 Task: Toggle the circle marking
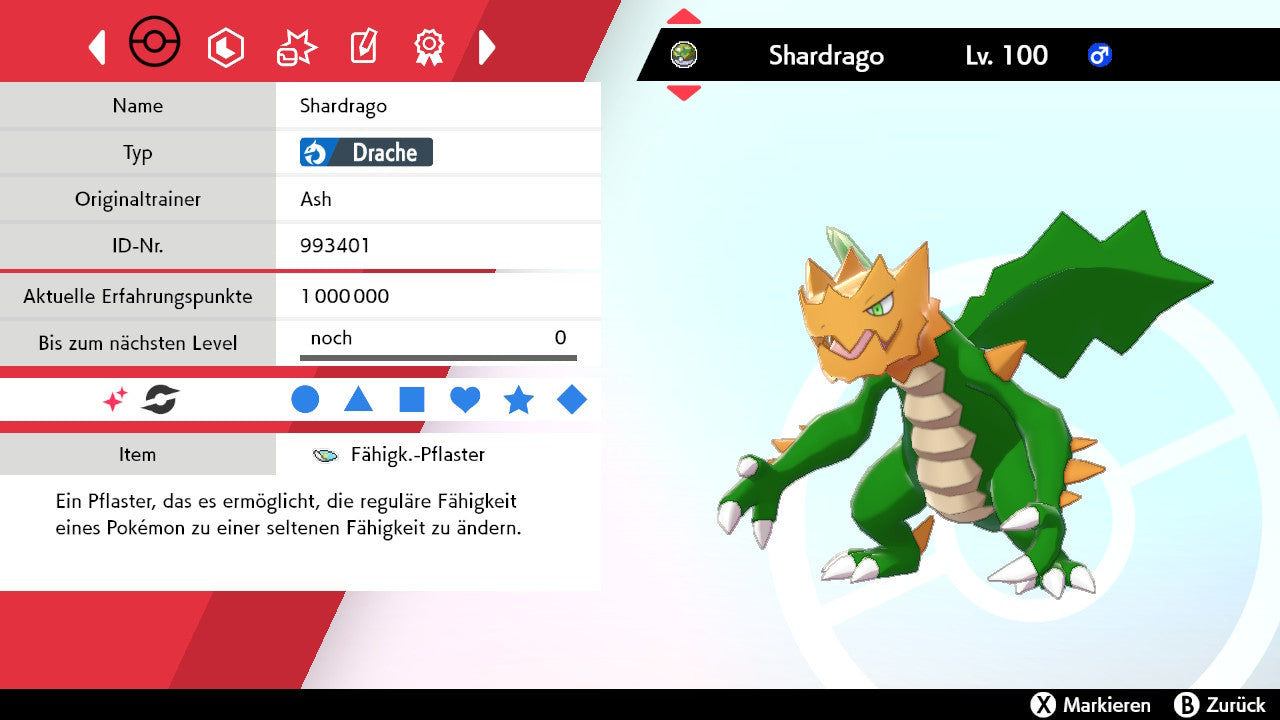click(x=305, y=400)
